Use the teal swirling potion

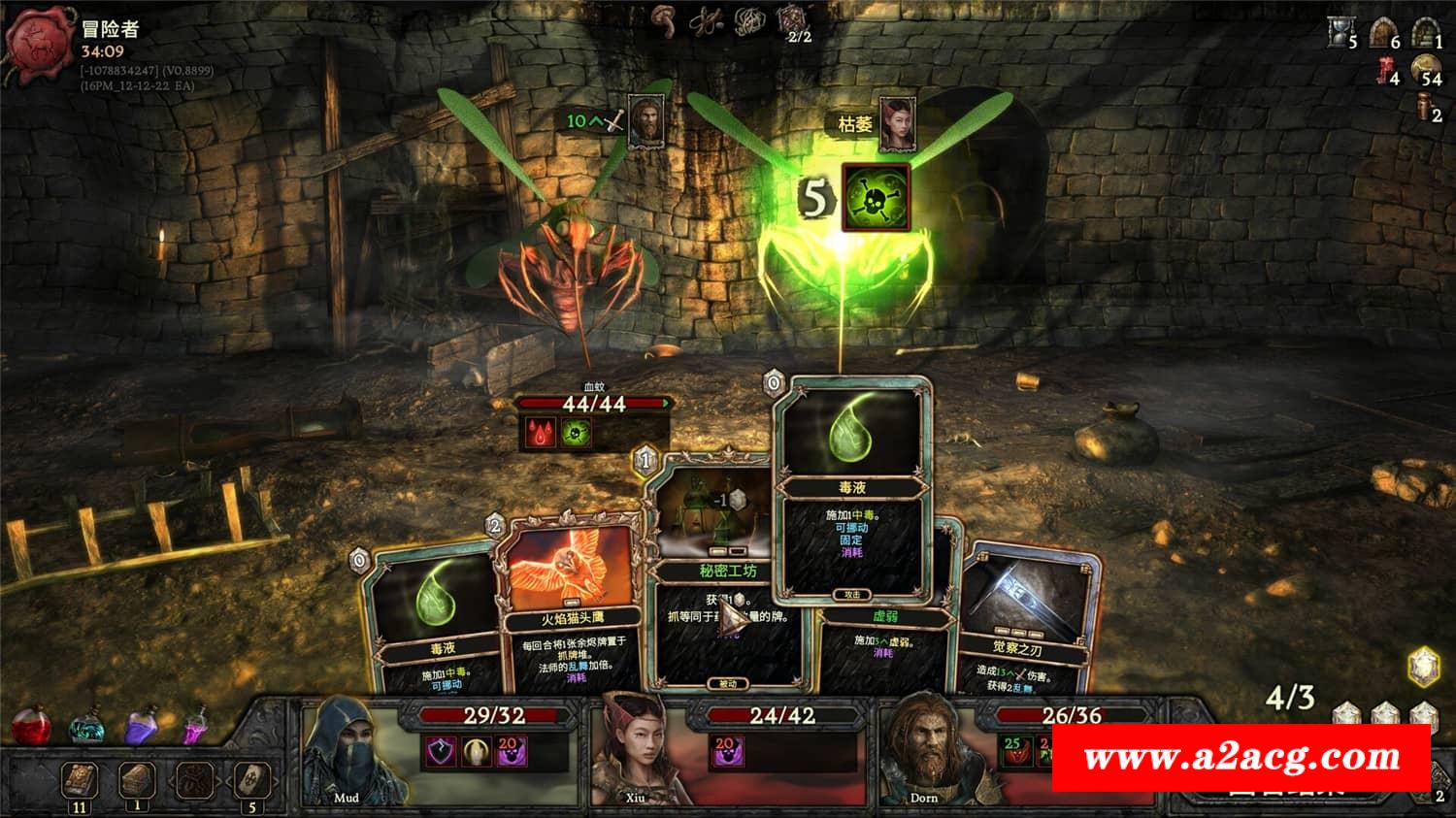point(88,730)
